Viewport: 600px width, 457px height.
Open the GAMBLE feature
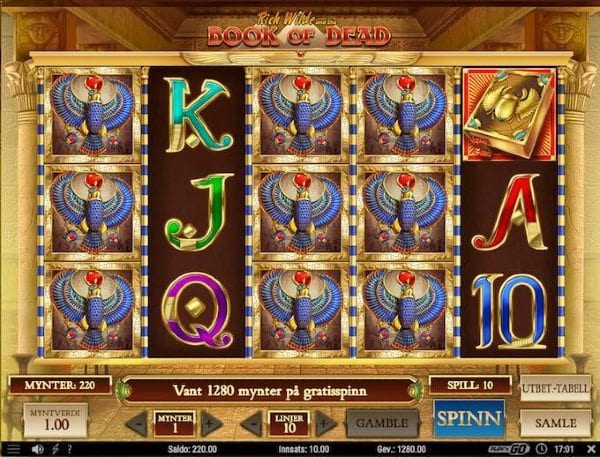[x=382, y=422]
